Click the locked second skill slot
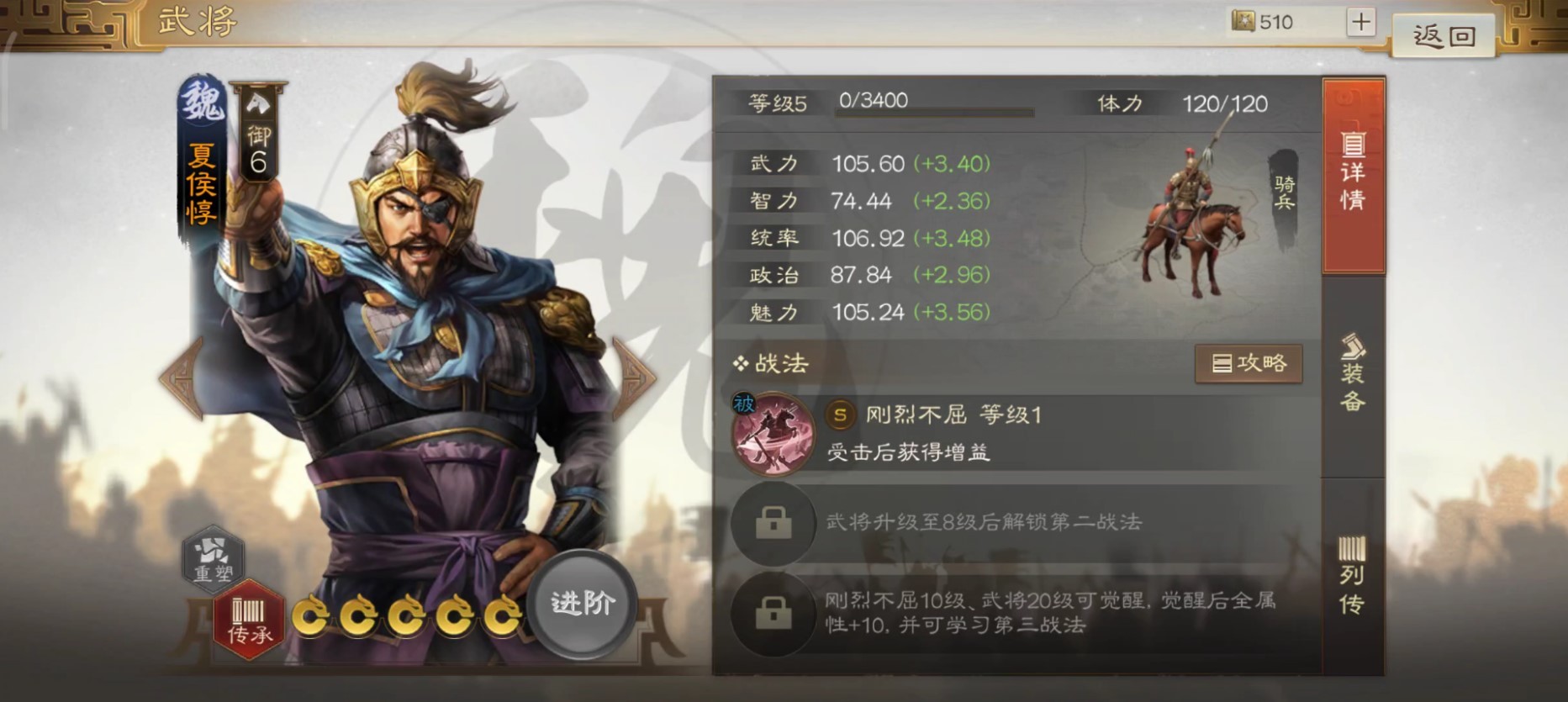The image size is (1568, 702). click(x=772, y=523)
